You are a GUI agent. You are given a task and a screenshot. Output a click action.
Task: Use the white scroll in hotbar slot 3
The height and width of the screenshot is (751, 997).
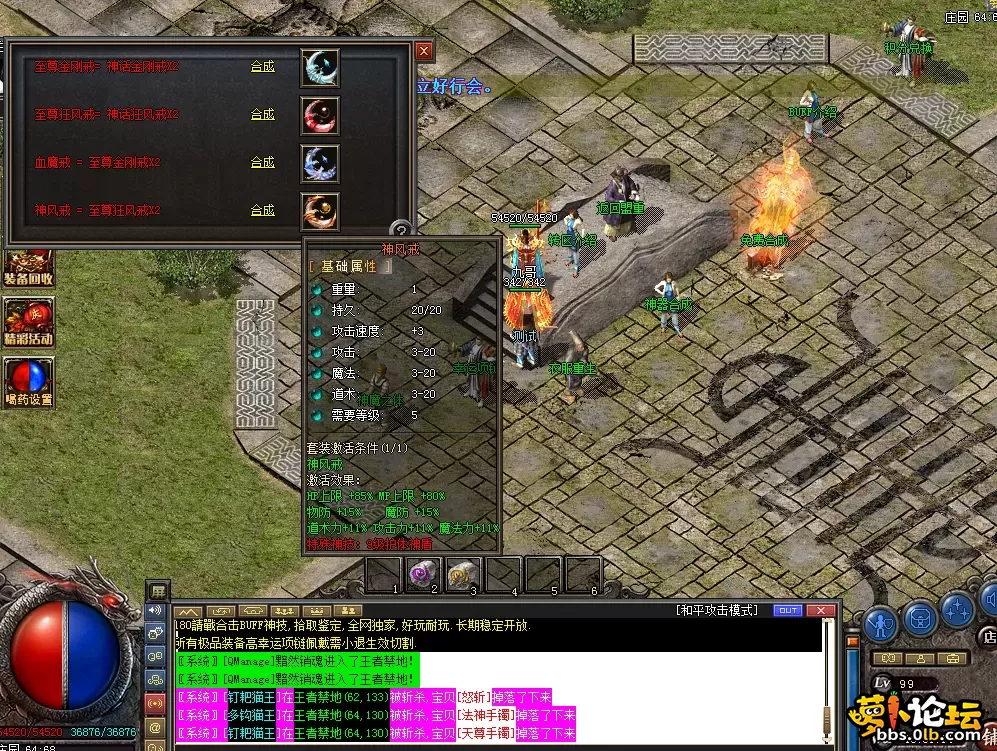pyautogui.click(x=463, y=574)
